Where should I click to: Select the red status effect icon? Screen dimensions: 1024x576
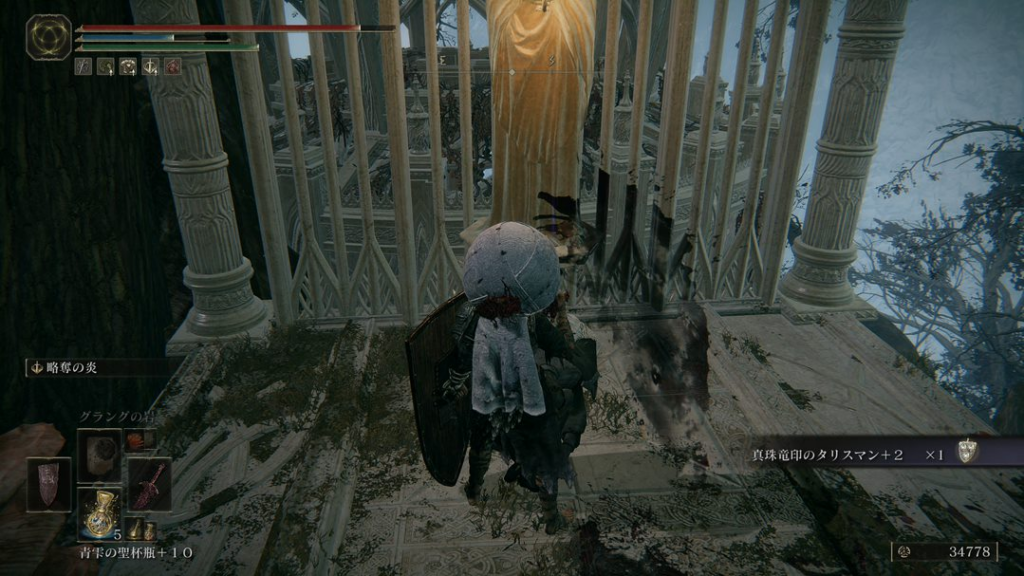click(173, 67)
